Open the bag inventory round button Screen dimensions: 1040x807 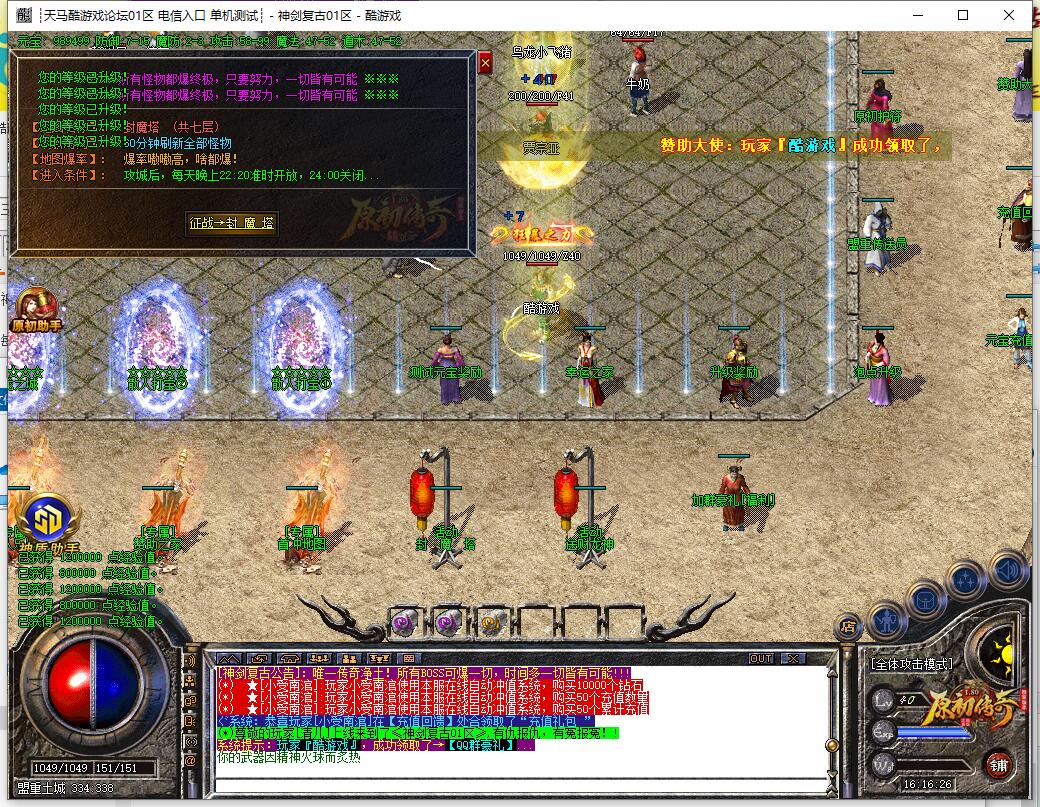(926, 599)
